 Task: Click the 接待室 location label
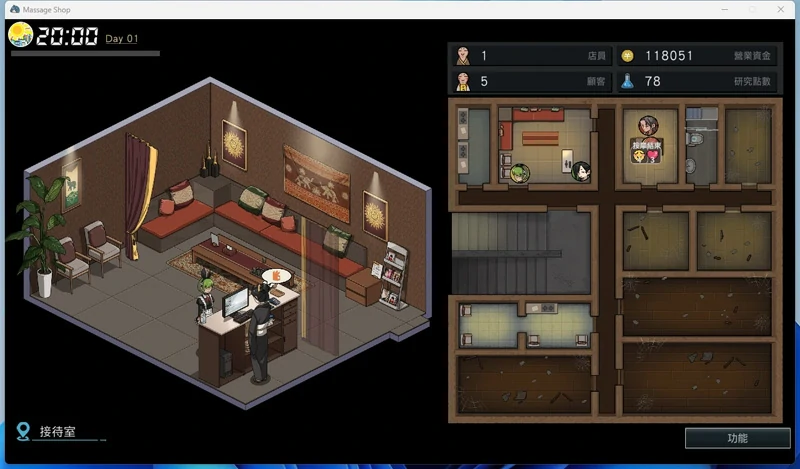click(60, 432)
